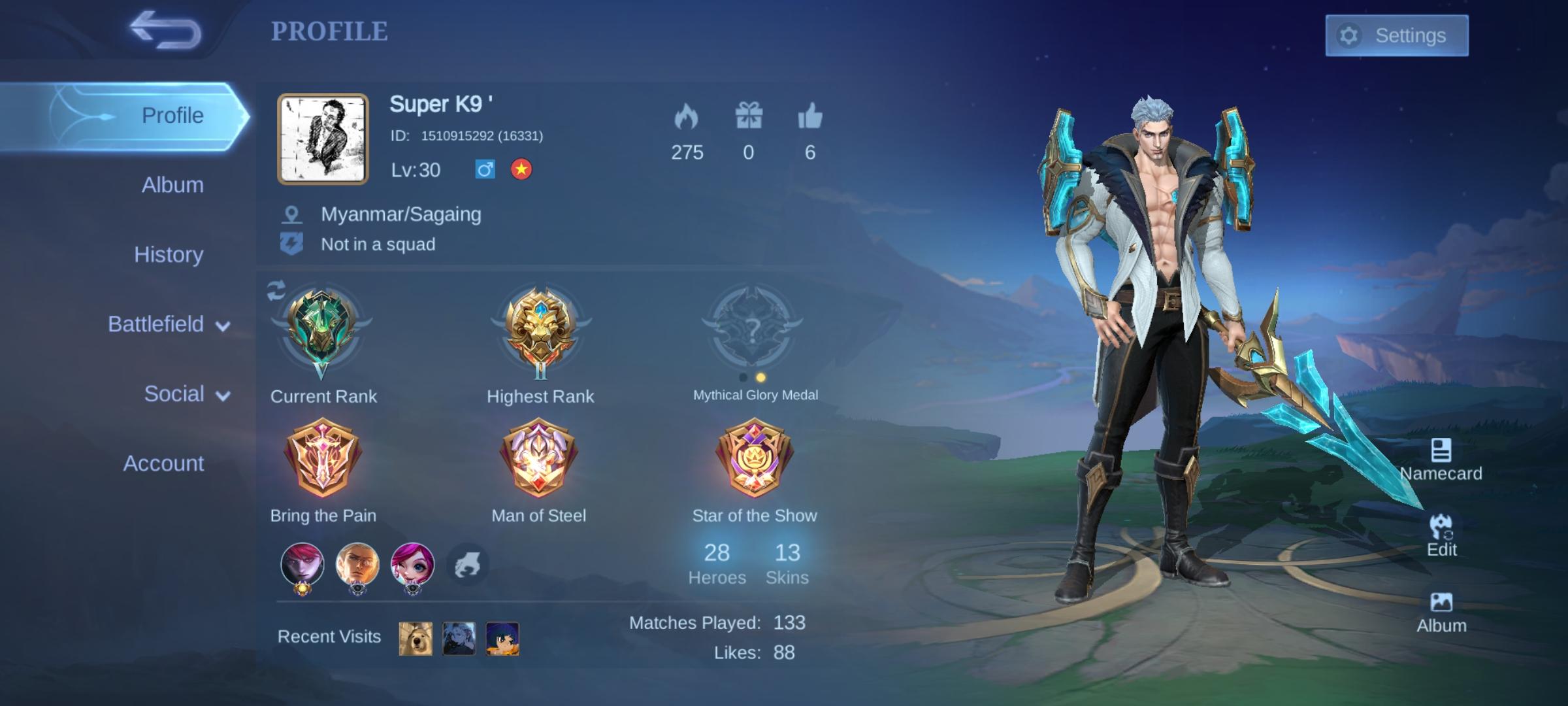This screenshot has height=706, width=1568.
Task: Switch to the Album tab
Action: click(172, 185)
